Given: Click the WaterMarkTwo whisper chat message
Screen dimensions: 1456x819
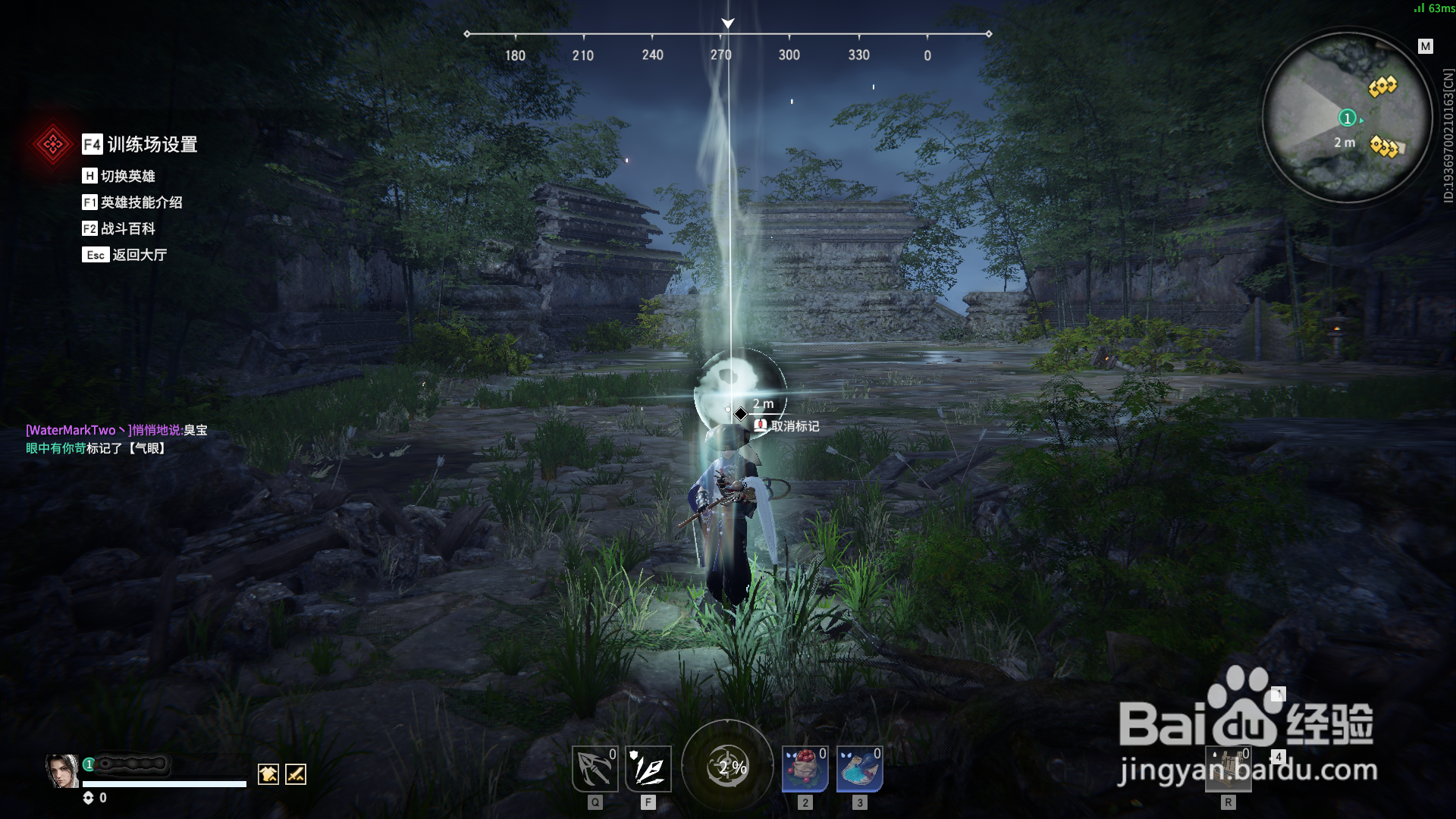Looking at the screenshot, I should 116,430.
